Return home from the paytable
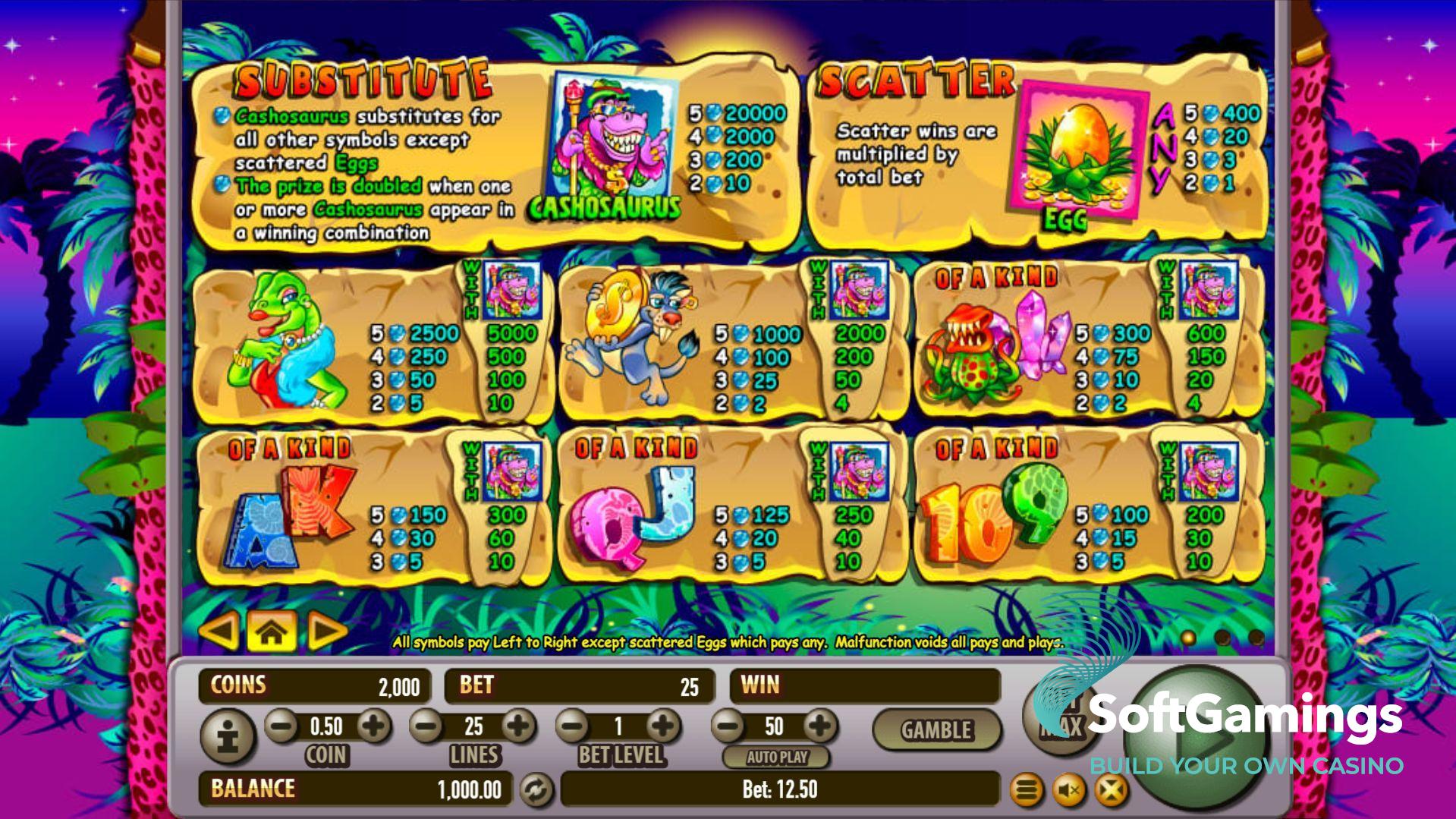The height and width of the screenshot is (819, 1456). pyautogui.click(x=272, y=631)
